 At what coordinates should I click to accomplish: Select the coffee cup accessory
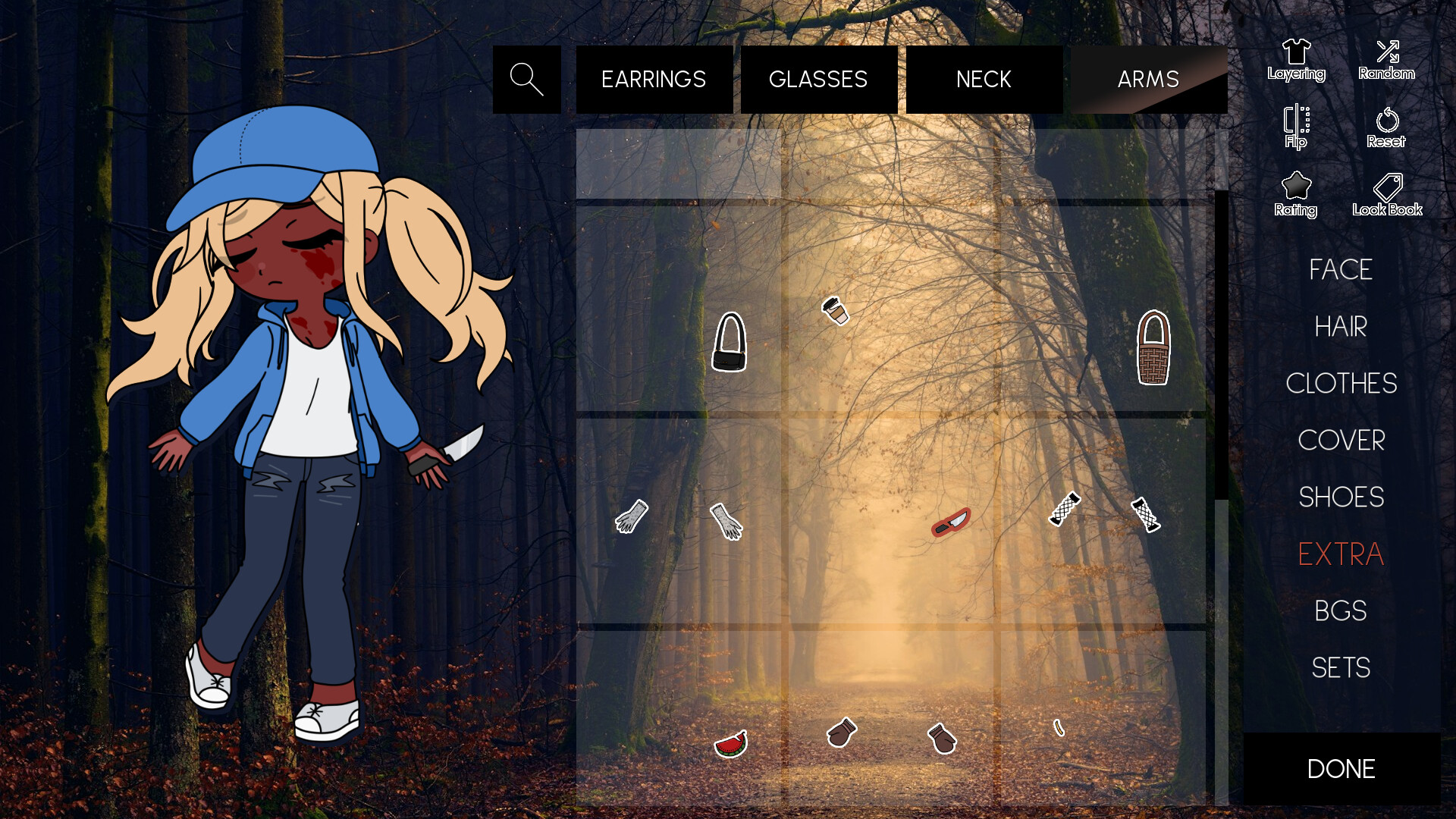[x=835, y=311]
